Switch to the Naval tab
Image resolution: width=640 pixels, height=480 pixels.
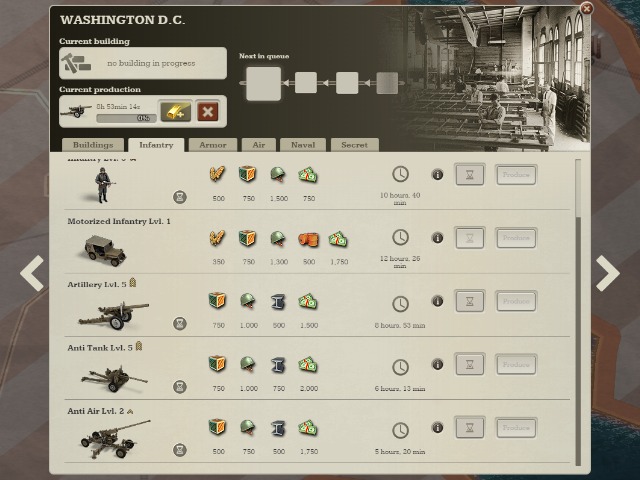302,145
